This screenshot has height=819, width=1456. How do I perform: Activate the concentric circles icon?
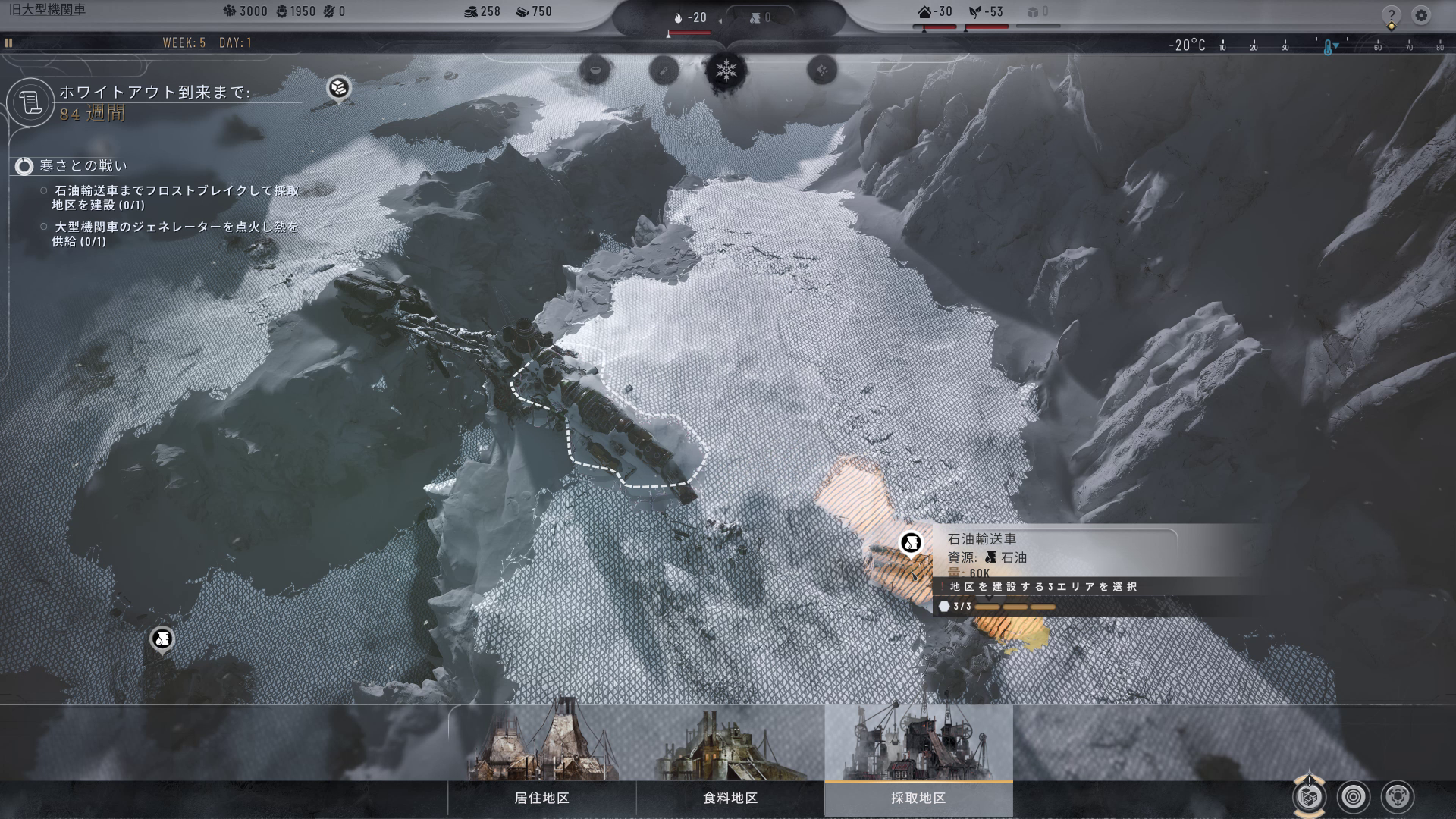coord(1354,796)
